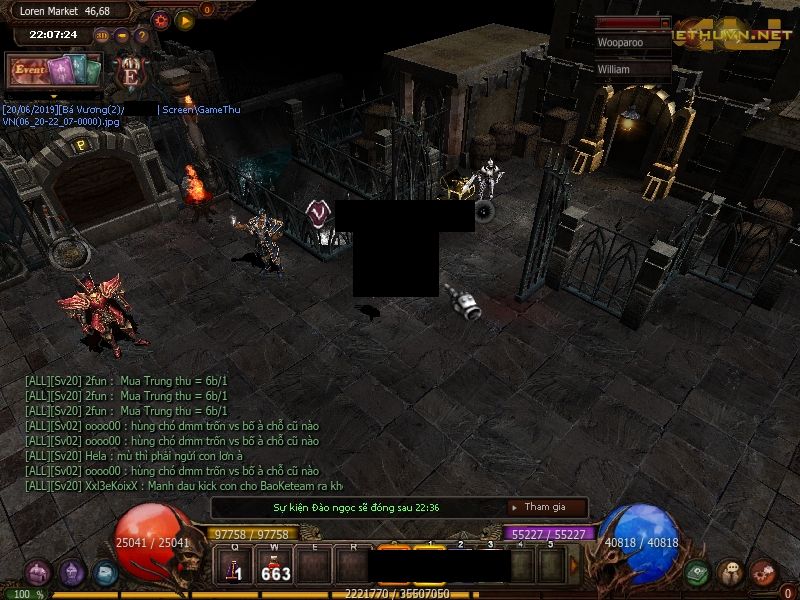Click the Tham gia button
Screen dimensions: 800x600
coord(547,507)
